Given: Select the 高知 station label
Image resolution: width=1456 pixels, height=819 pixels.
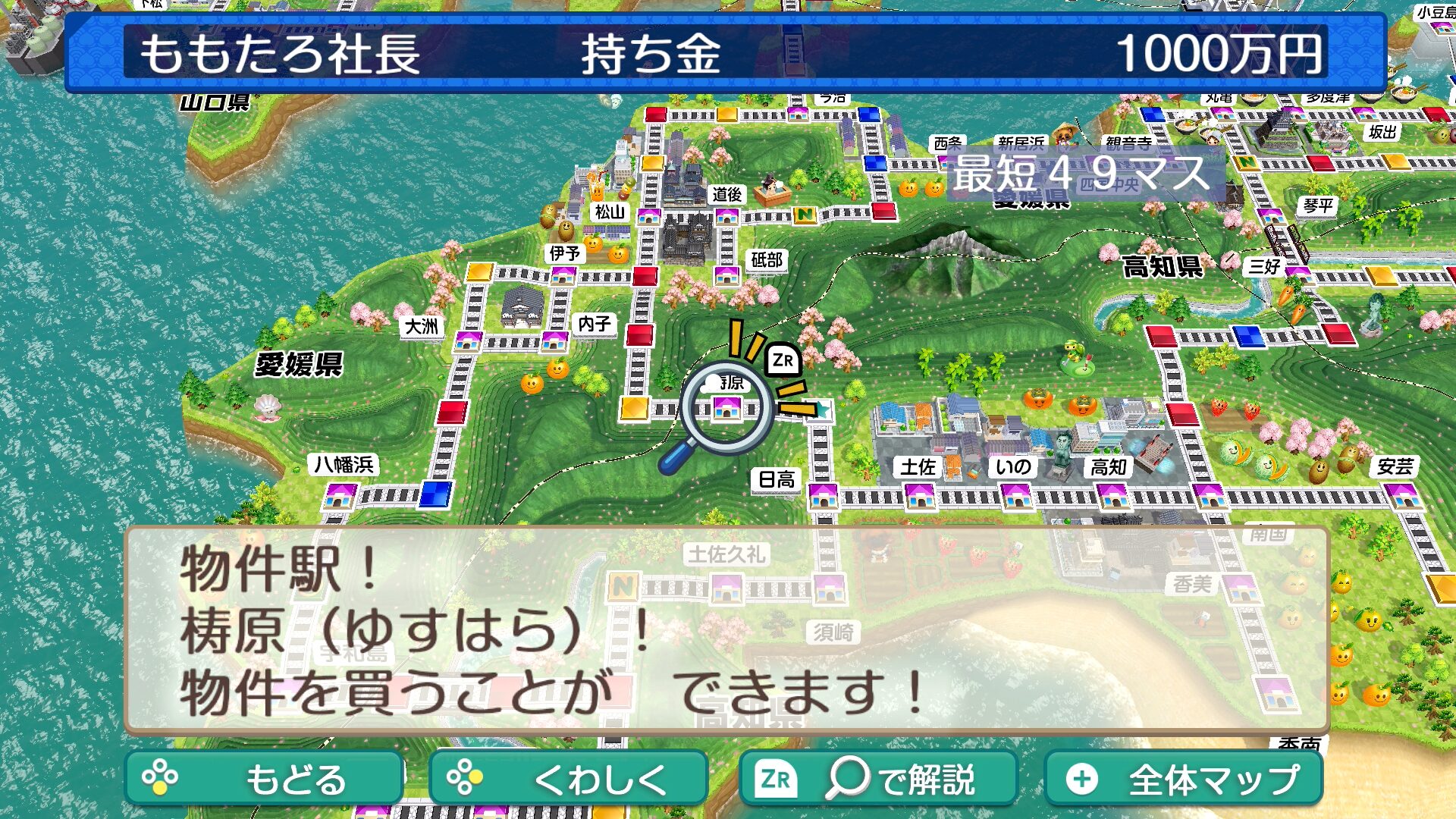Looking at the screenshot, I should [1108, 467].
